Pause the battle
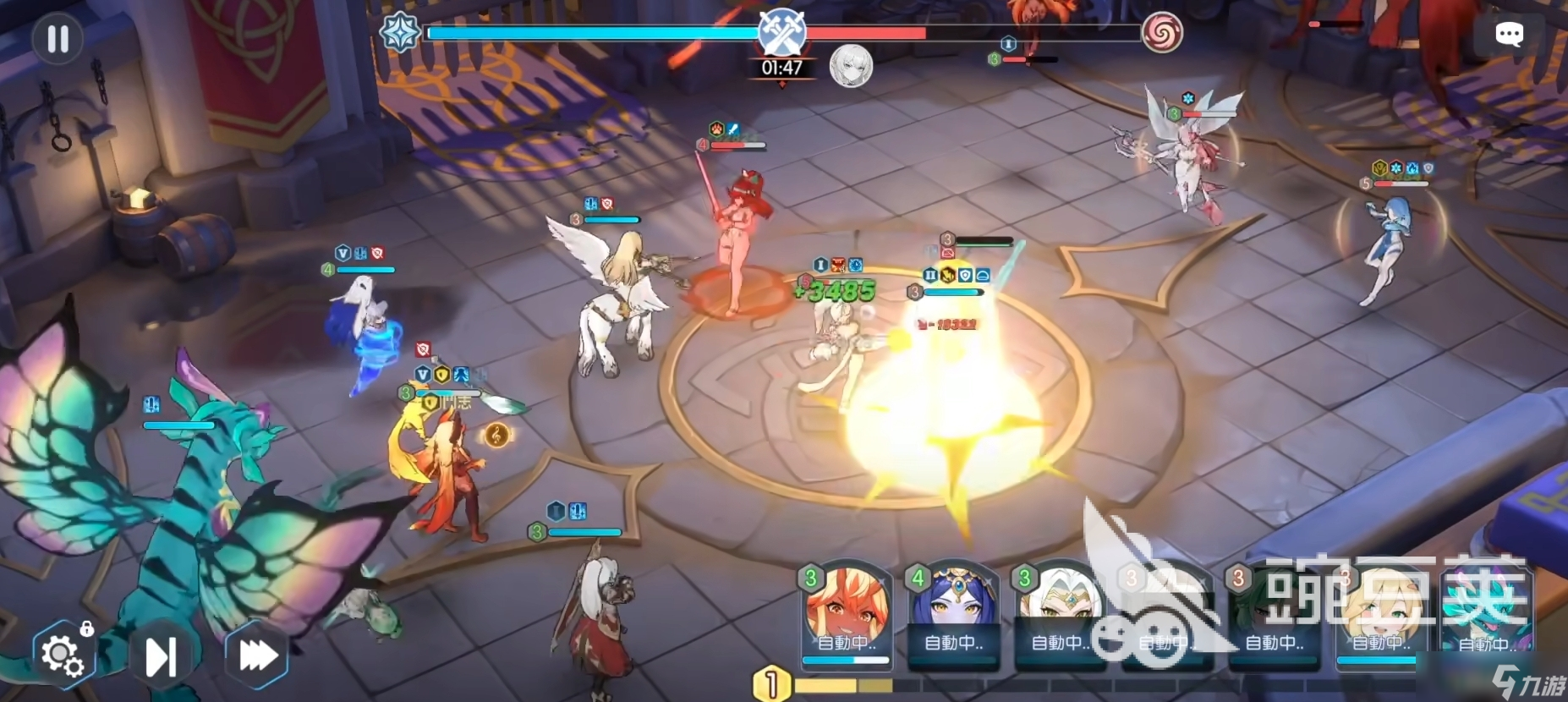1568x702 pixels. pos(58,39)
